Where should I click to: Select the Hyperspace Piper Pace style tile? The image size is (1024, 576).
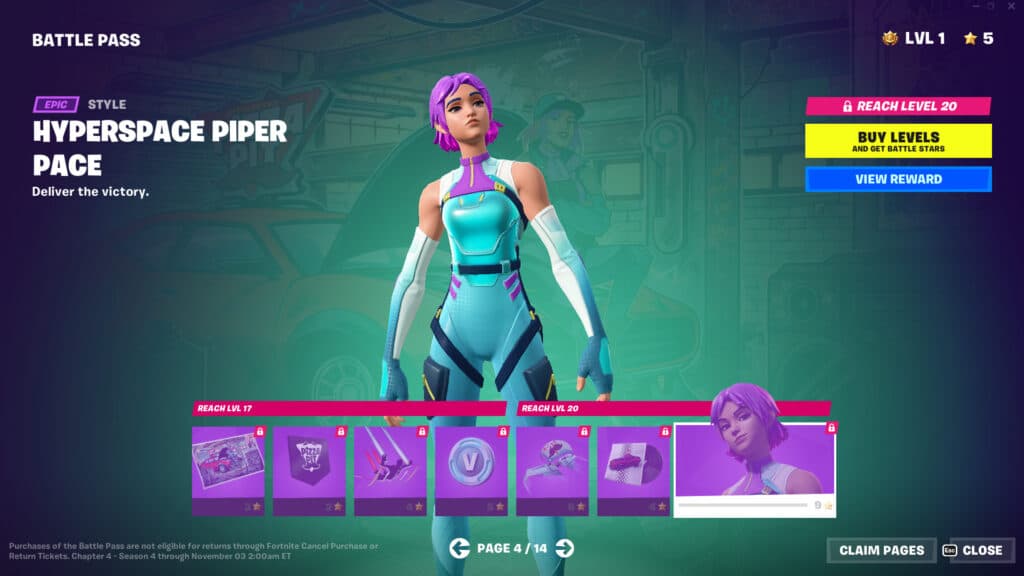[x=755, y=464]
